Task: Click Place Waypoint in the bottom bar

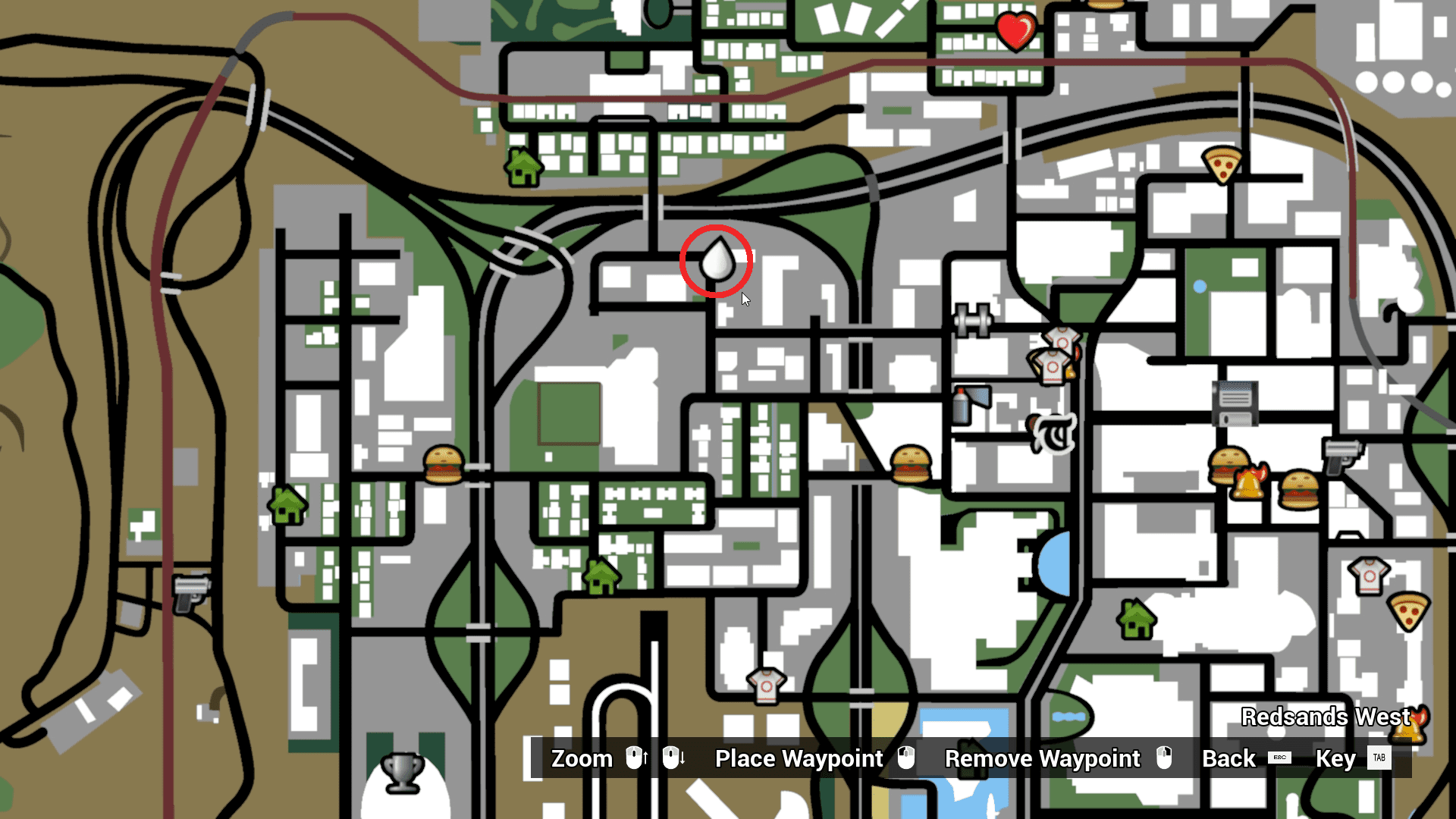Action: (798, 758)
